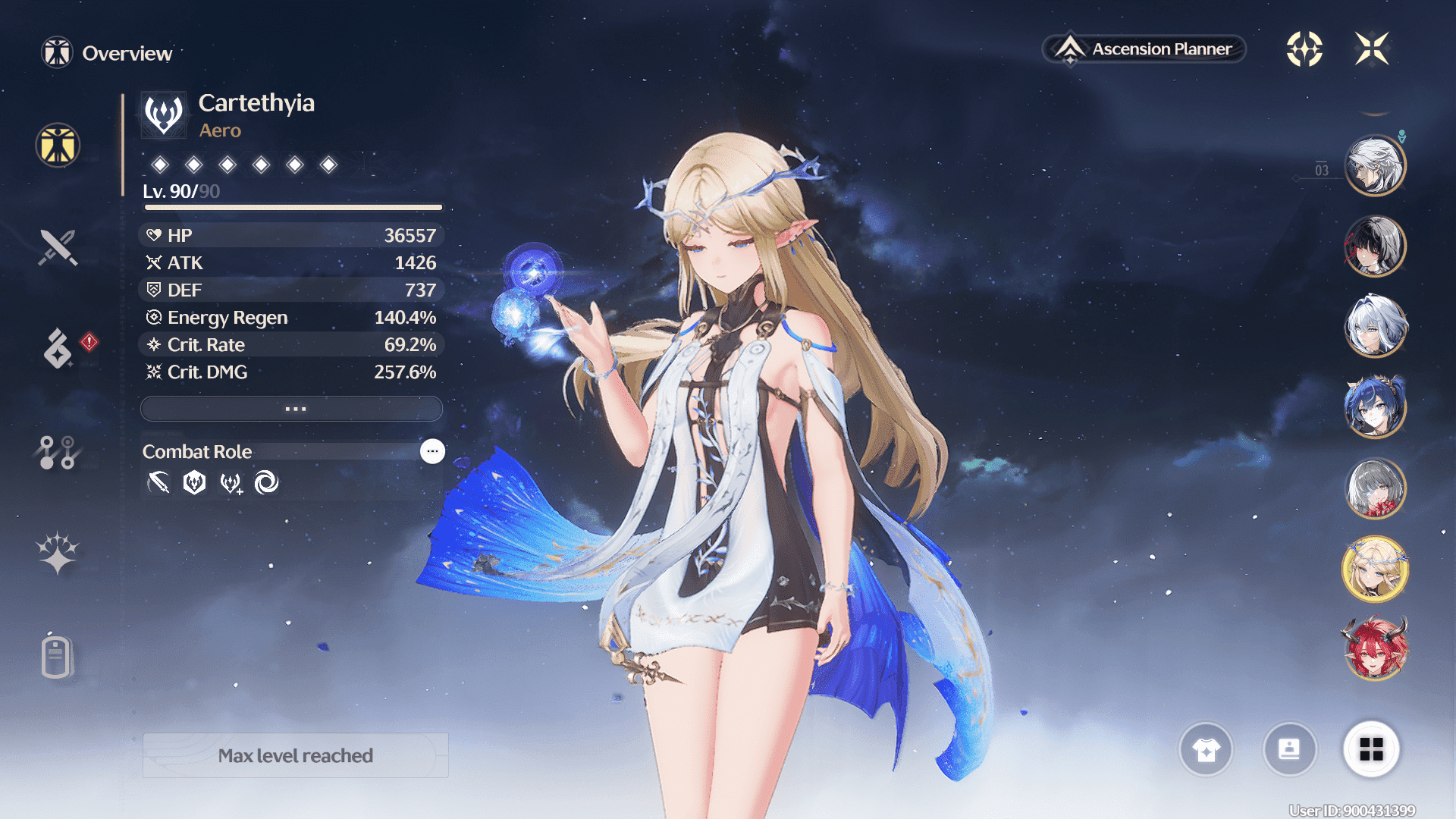Viewport: 1456px width, 819px height.
Task: Open the outfit wardrobe button
Action: [1206, 749]
